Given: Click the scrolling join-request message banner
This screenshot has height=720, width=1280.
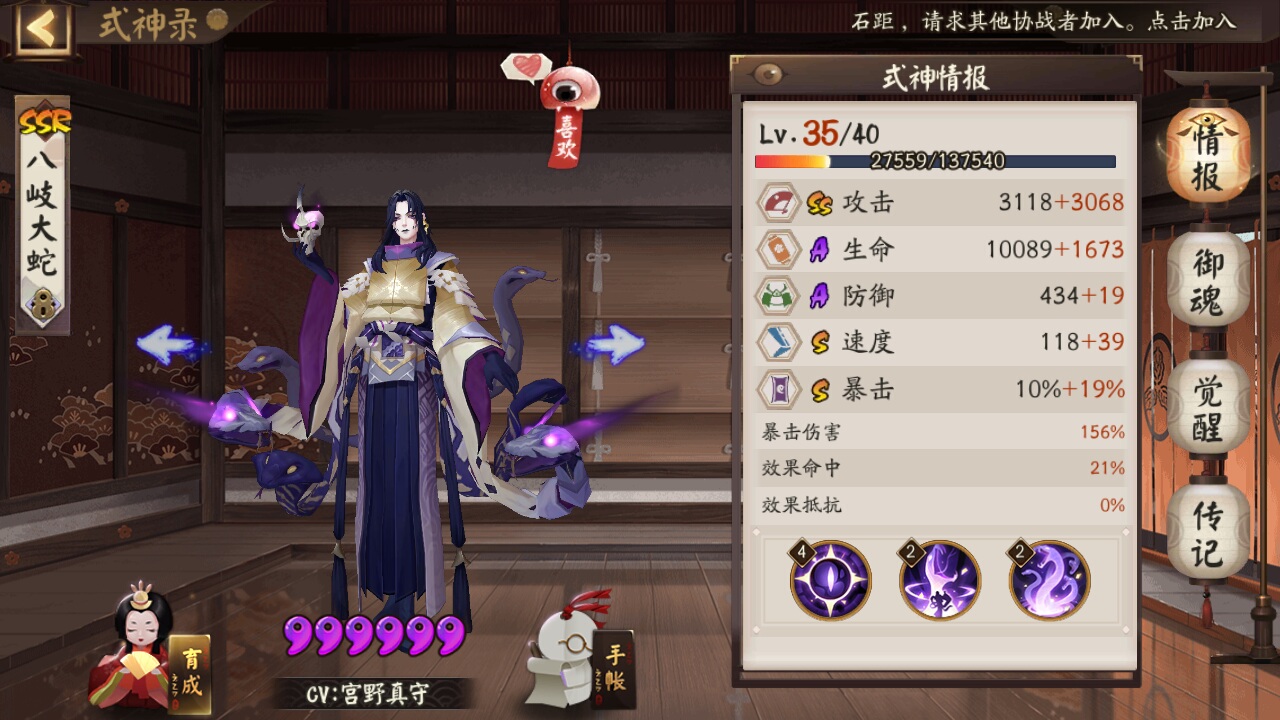Looking at the screenshot, I should (x=1042, y=21).
